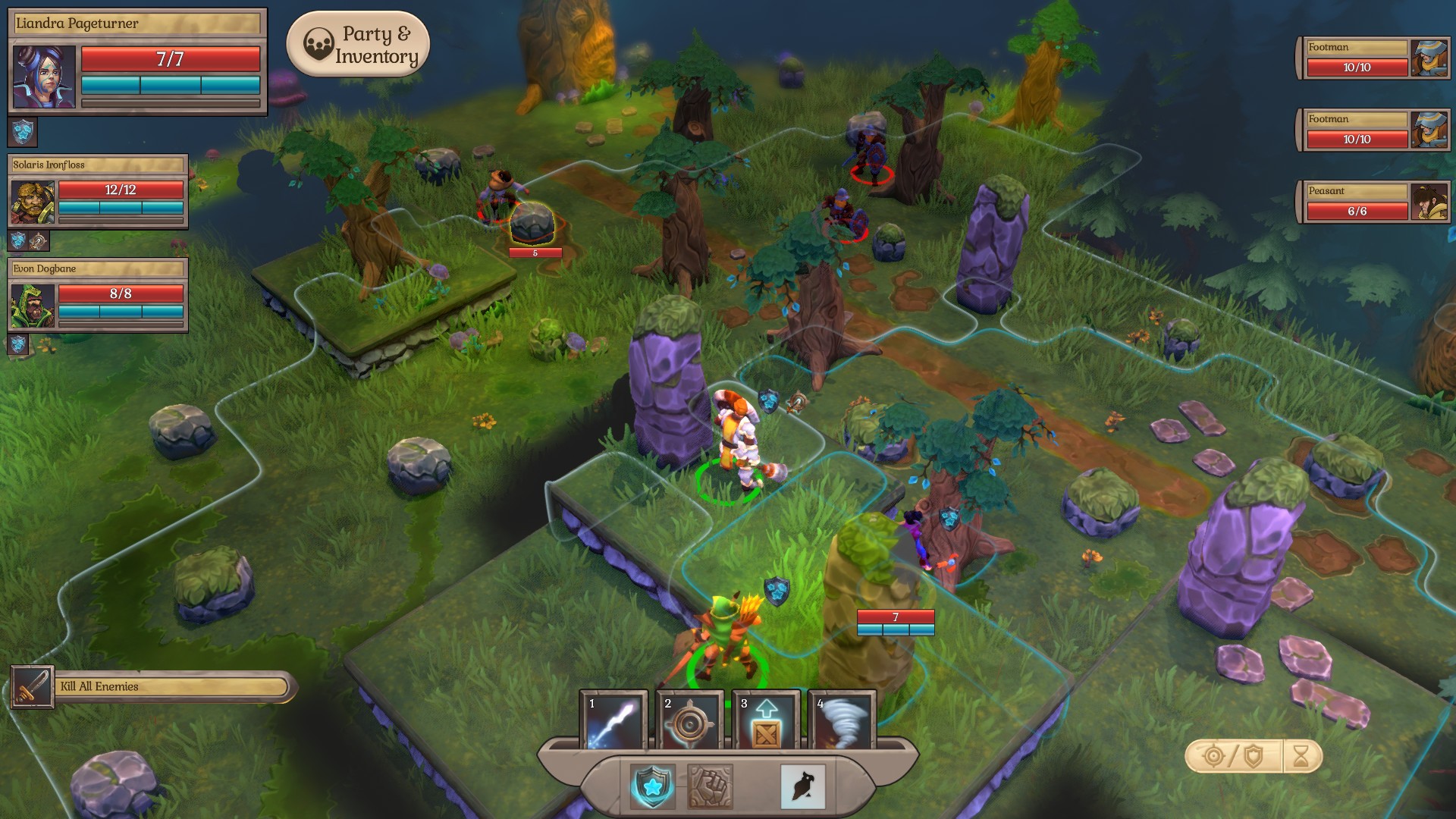Choose Evon Dogbane's portrait
Viewport: 1456px width, 819px height.
click(33, 306)
